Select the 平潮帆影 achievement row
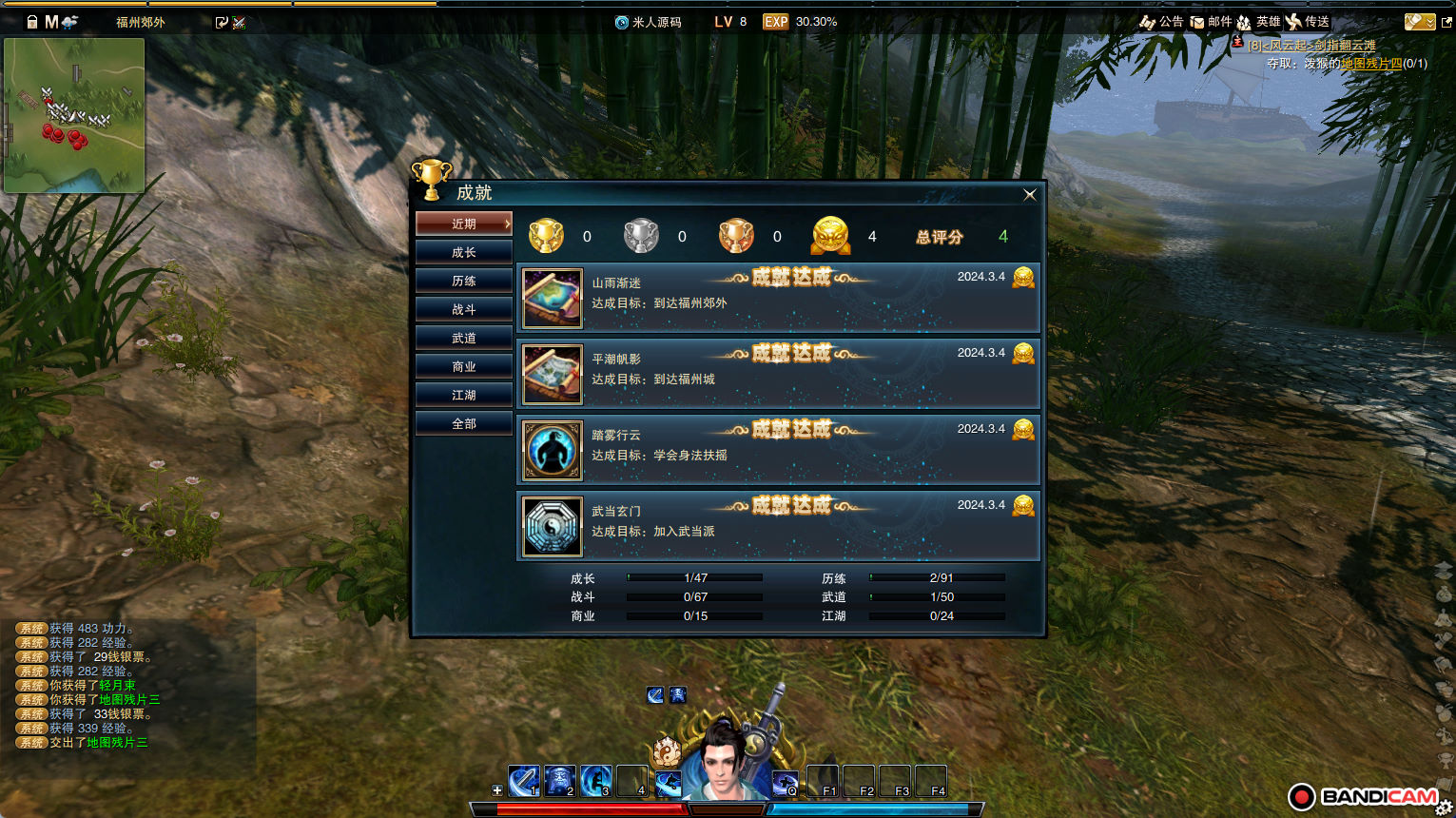 pos(778,374)
